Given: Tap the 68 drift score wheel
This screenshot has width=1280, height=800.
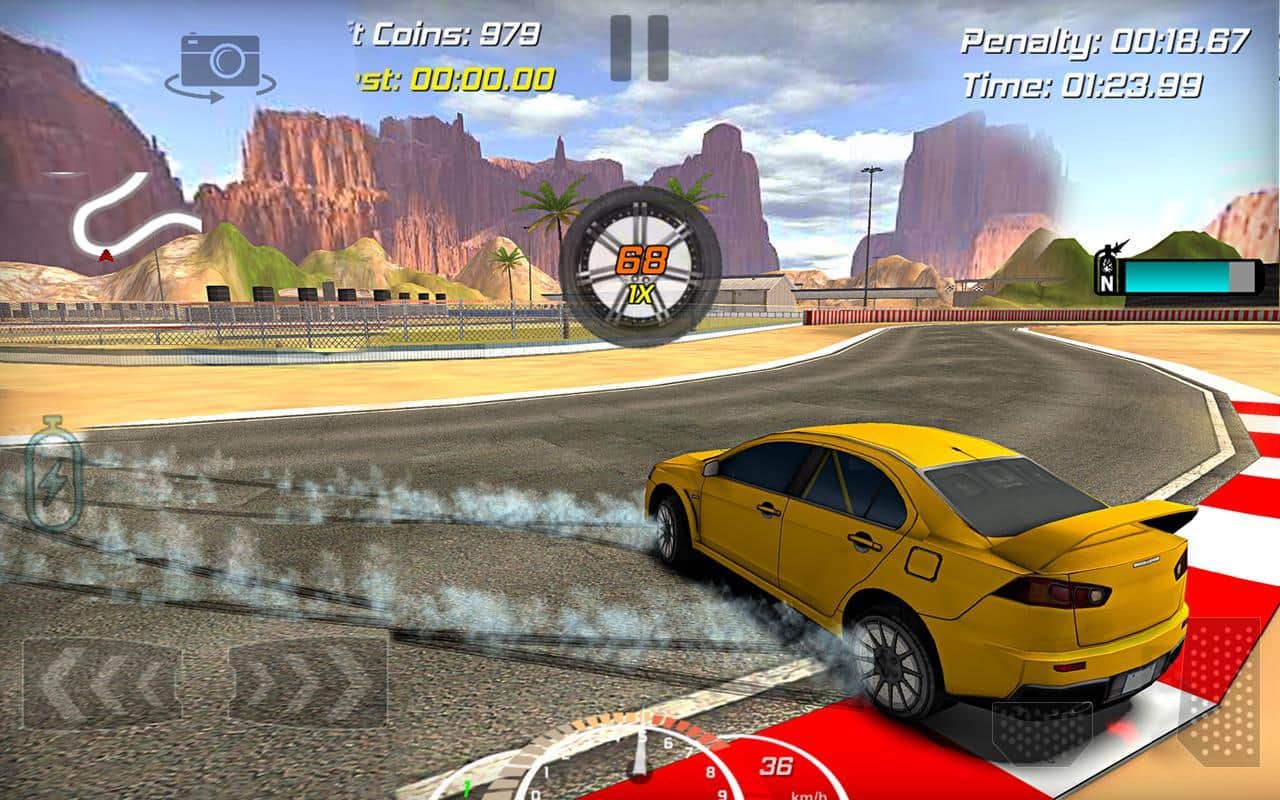Looking at the screenshot, I should pos(643,259).
